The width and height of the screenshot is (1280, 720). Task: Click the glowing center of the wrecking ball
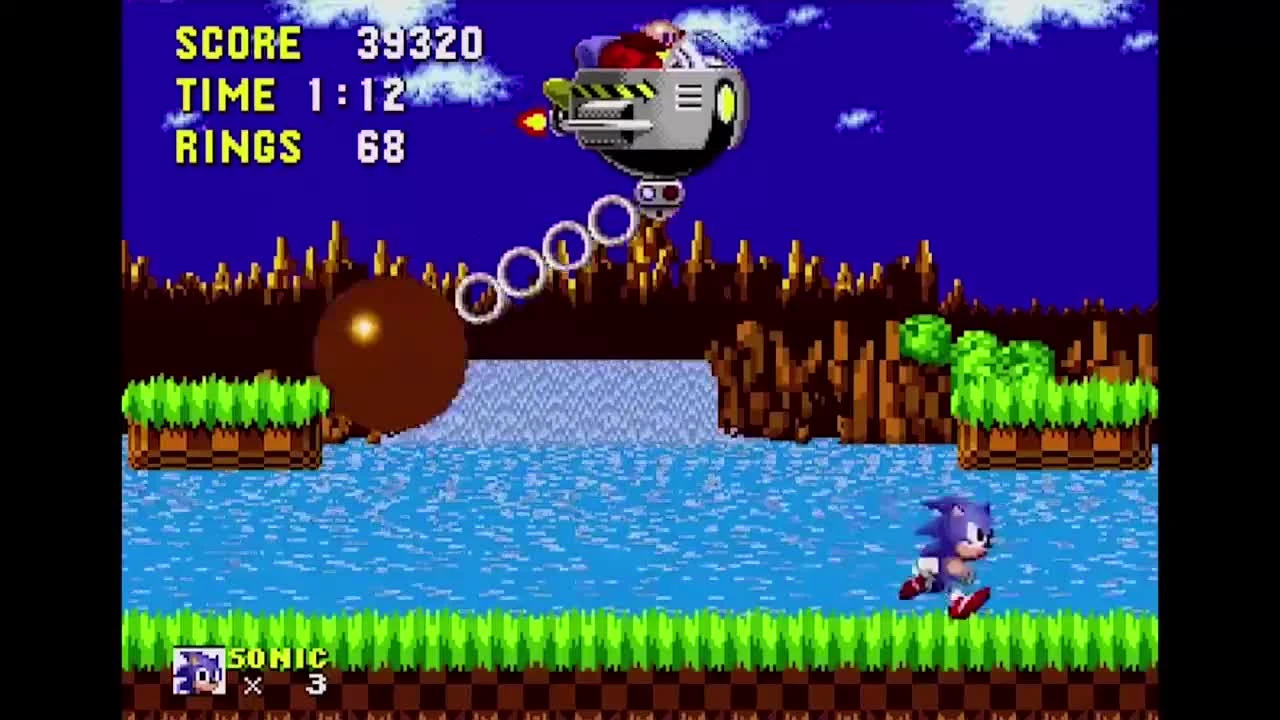coord(362,328)
